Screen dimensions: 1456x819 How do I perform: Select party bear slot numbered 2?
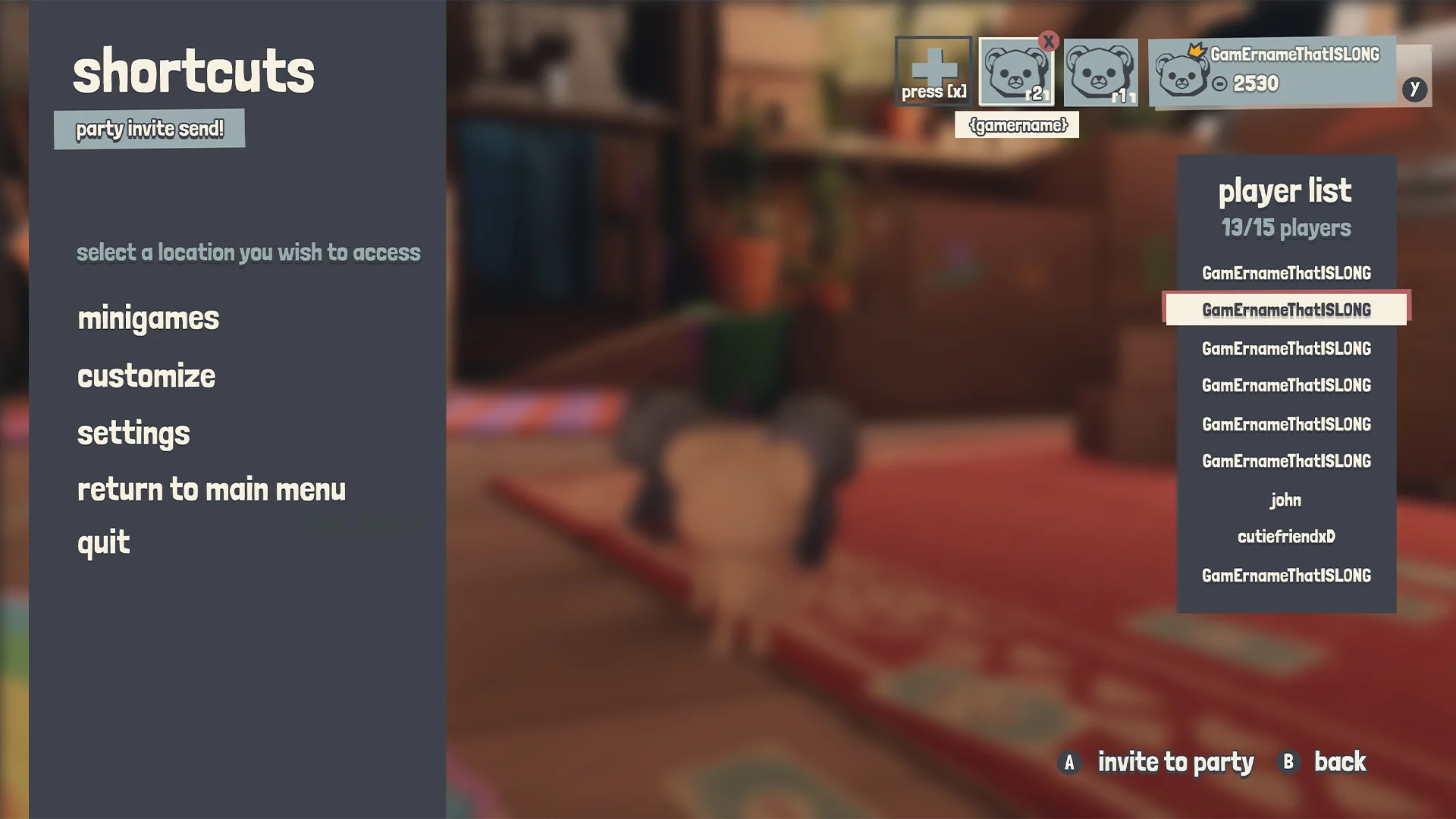tap(1015, 73)
